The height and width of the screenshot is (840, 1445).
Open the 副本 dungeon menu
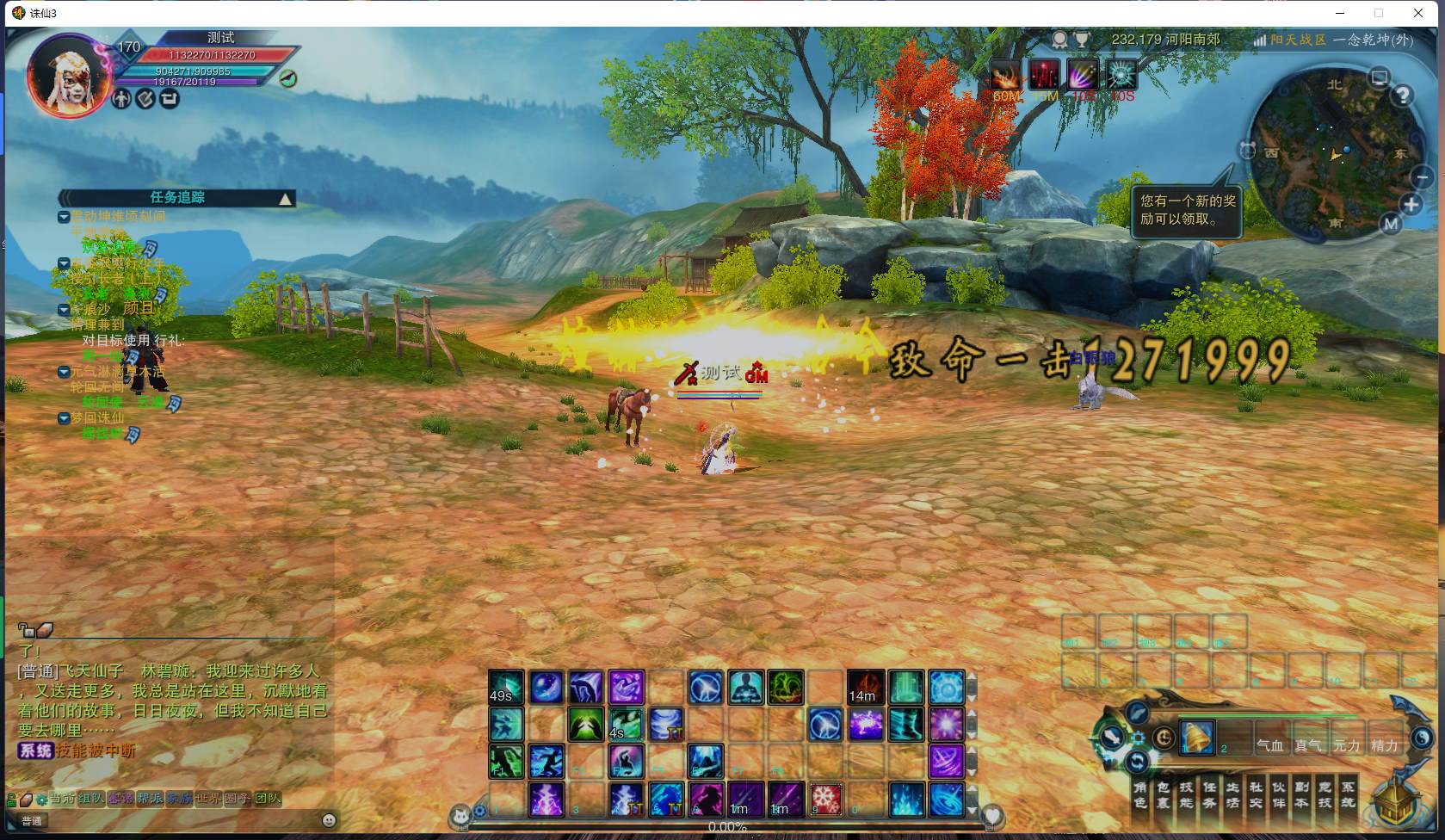(1301, 794)
